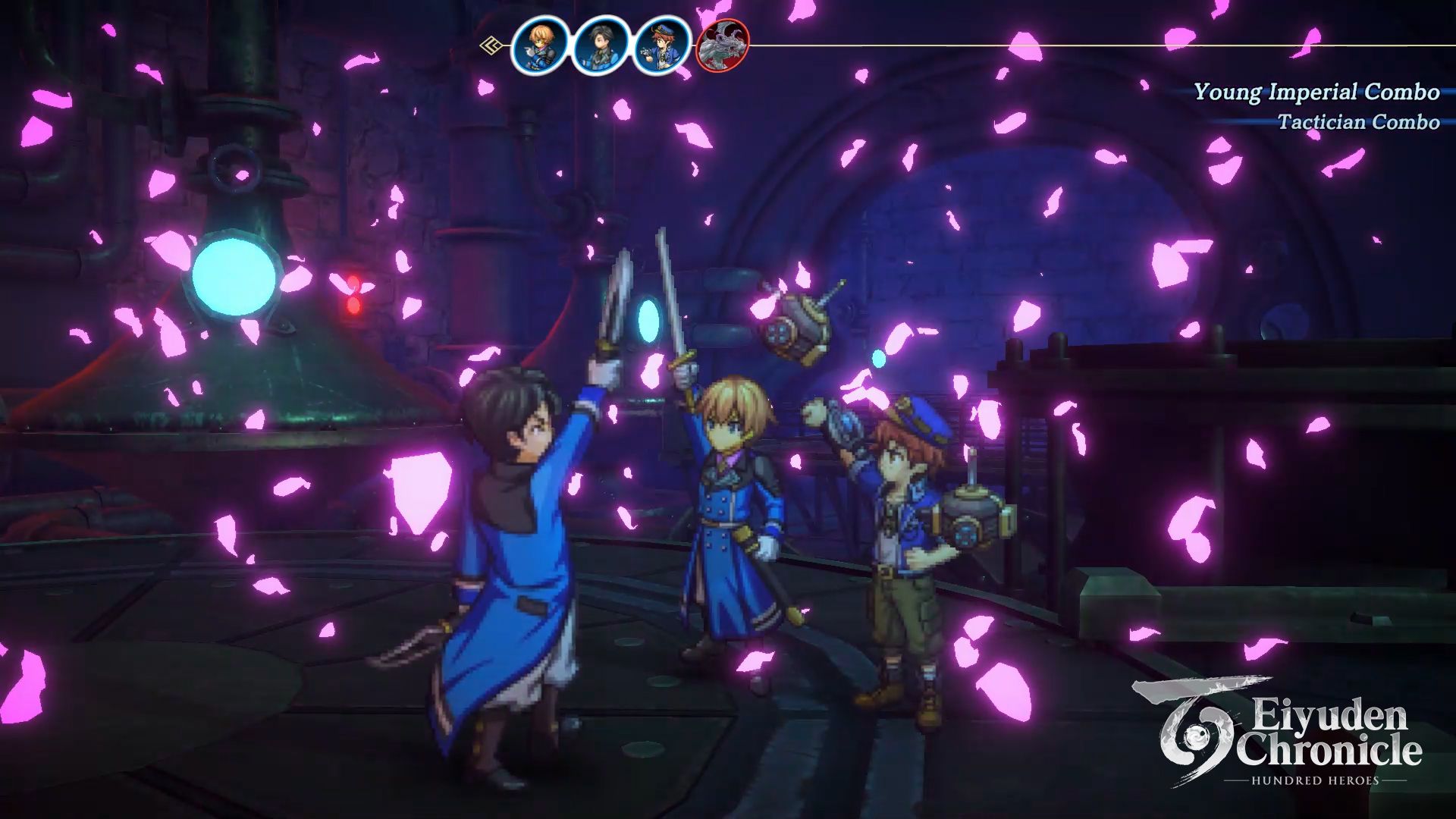Select the red-ringed enemy beast portrait
Screen dimensions: 1456x819
[x=722, y=45]
